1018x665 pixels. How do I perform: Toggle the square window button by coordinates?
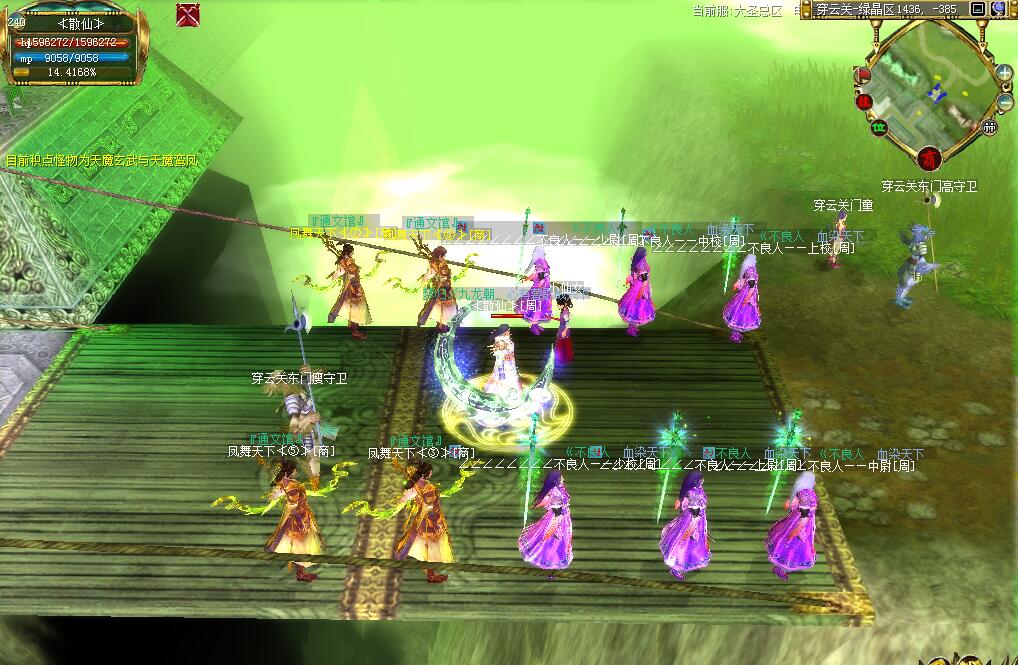977,9
